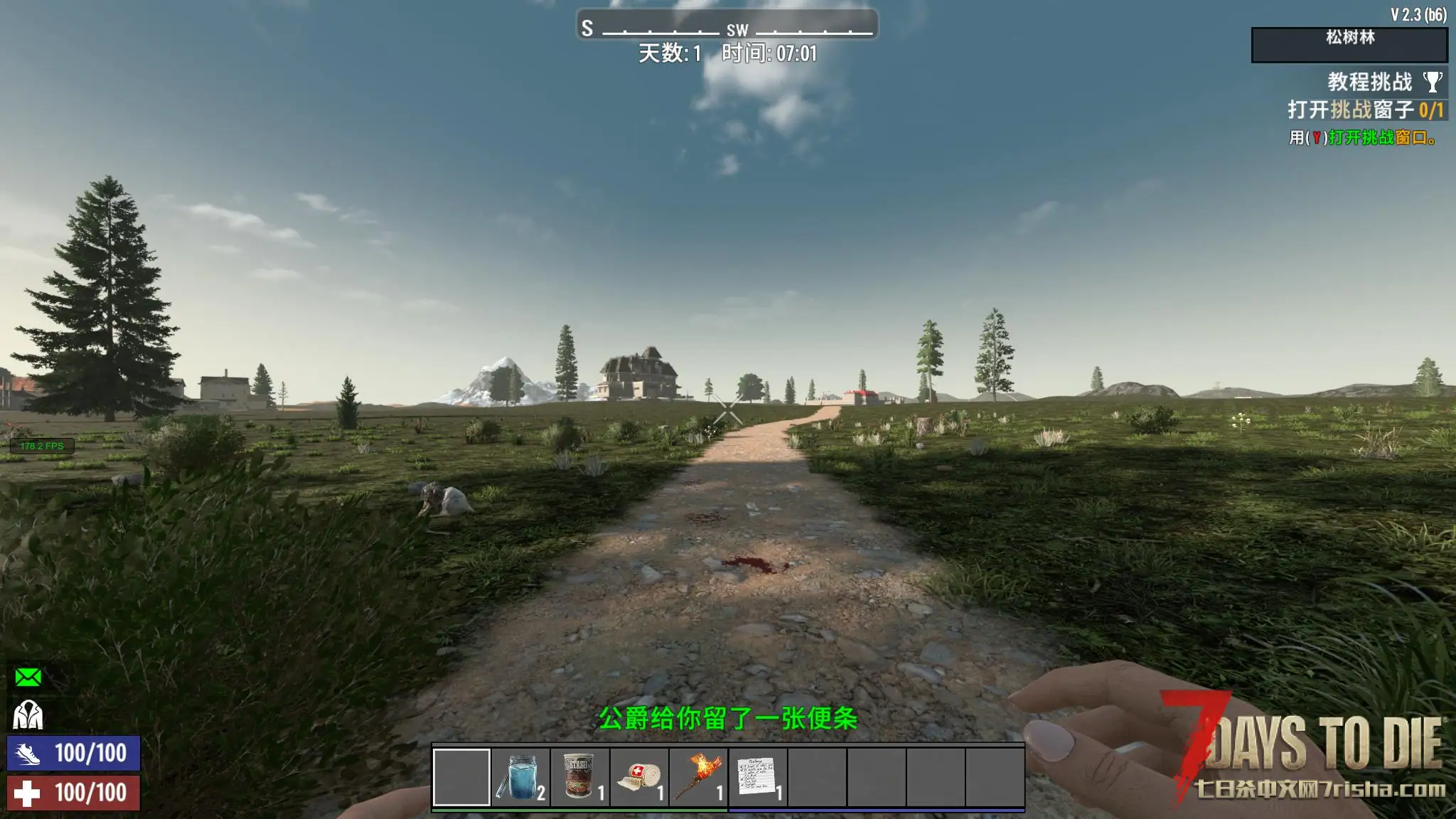
Task: Select the water jar hotbar slot
Action: pyautogui.click(x=521, y=777)
